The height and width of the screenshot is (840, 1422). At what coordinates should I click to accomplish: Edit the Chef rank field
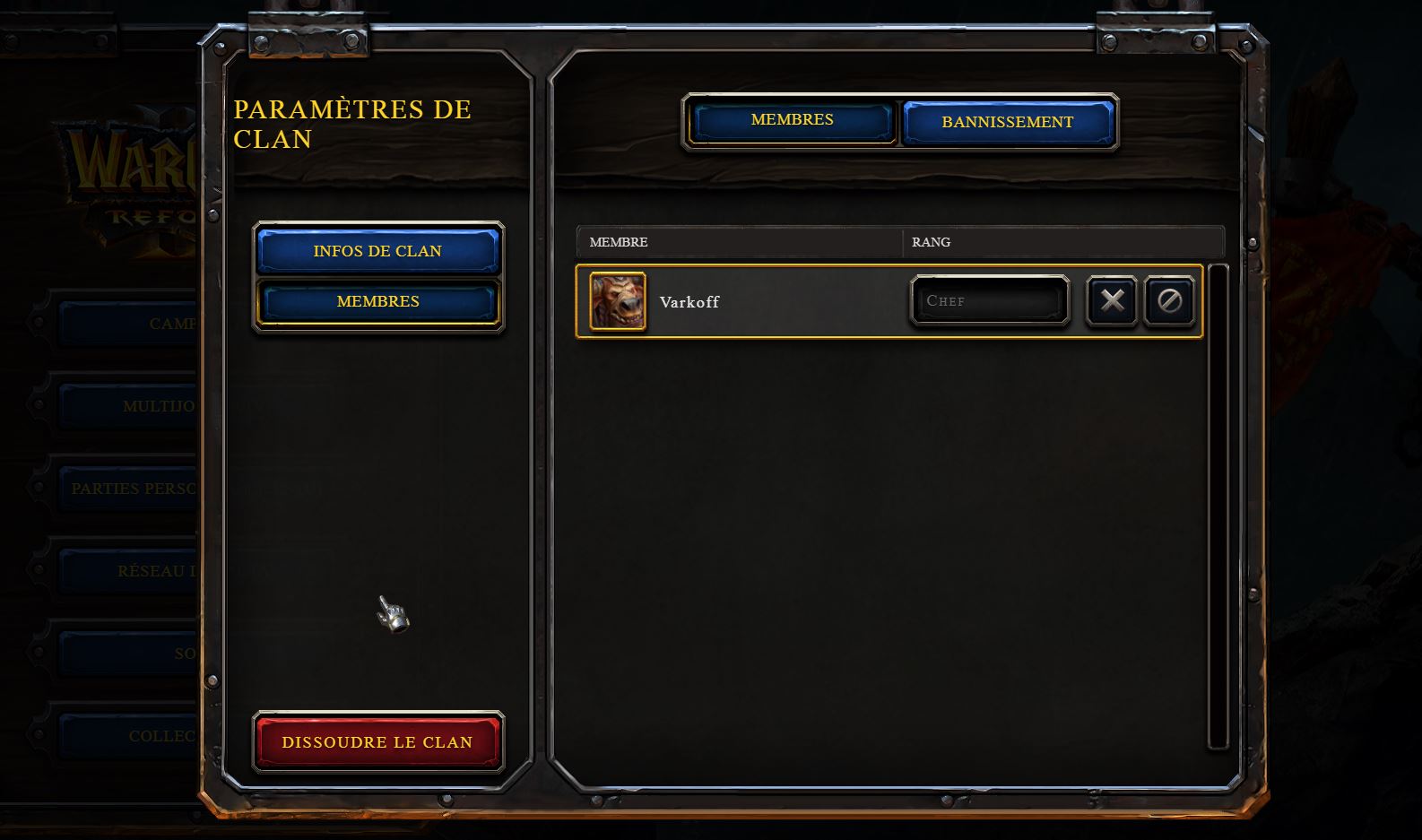pyautogui.click(x=989, y=300)
